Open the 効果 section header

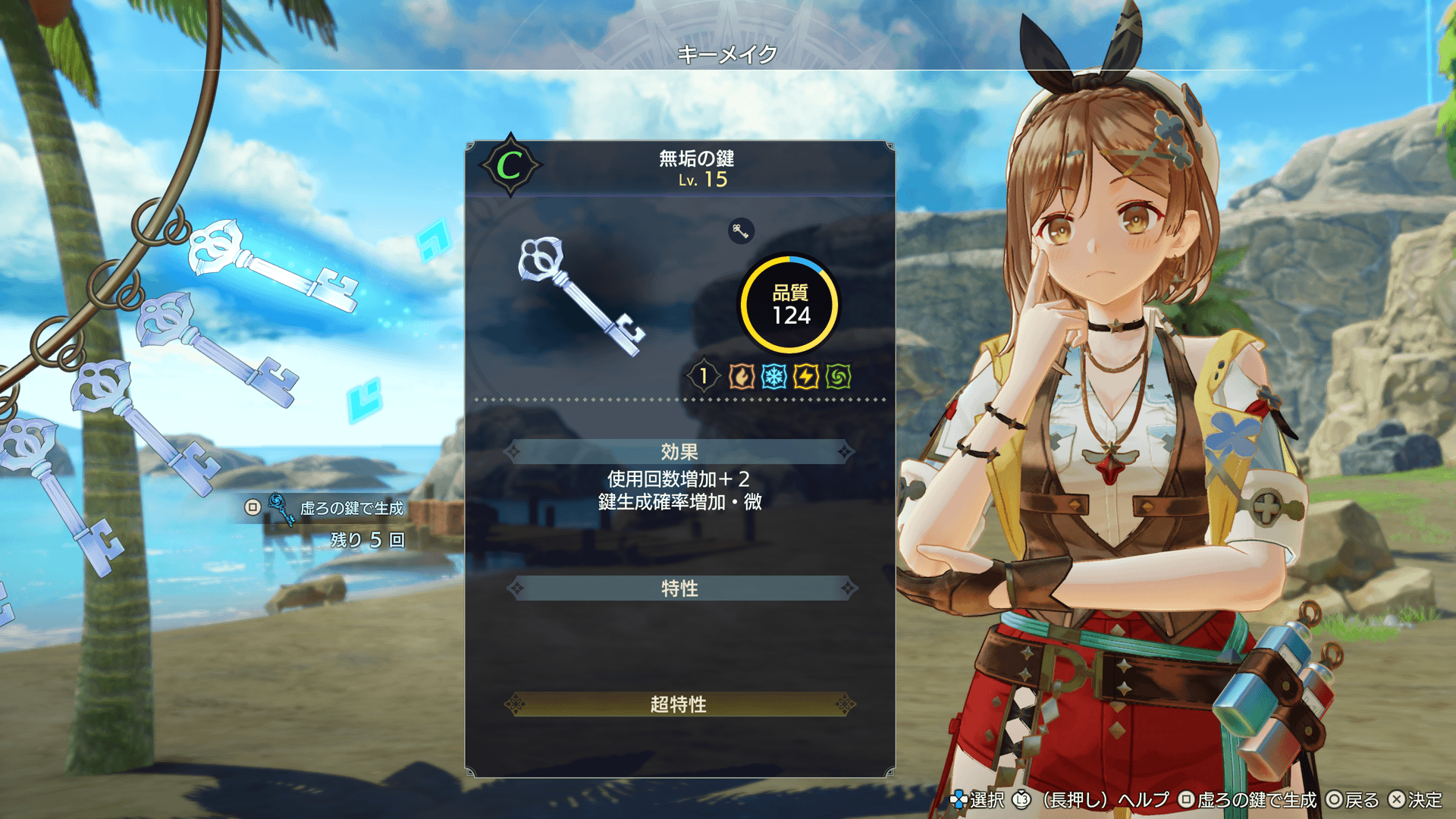coord(679,452)
